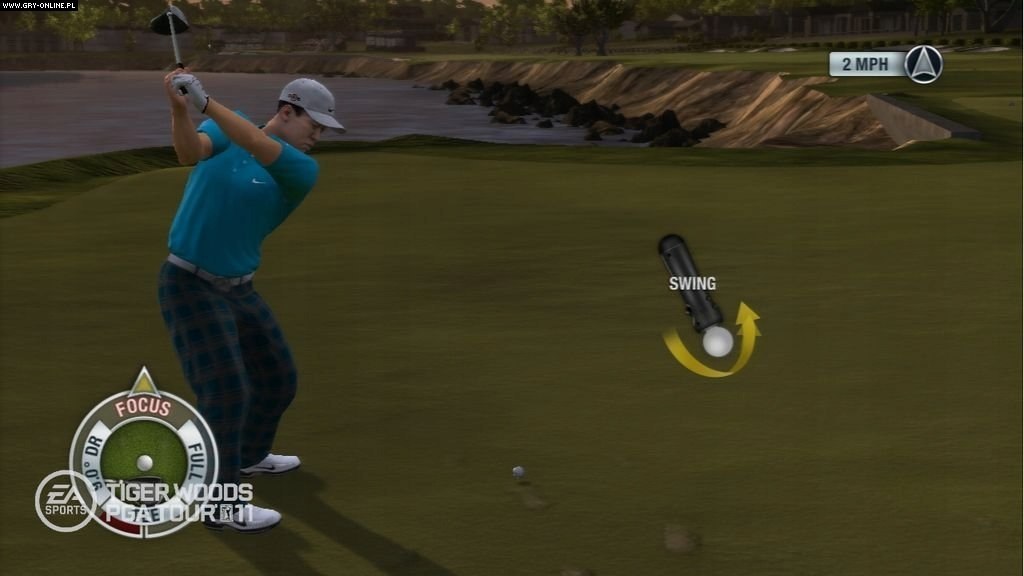
Task: Click the wind direction arrow icon
Action: pos(923,65)
